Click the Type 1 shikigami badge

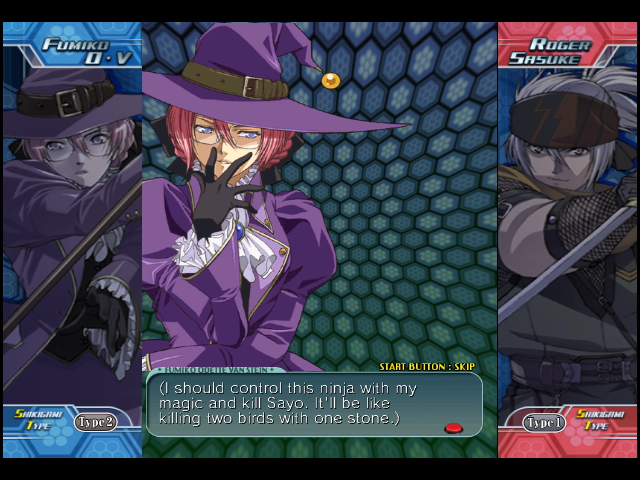545,423
